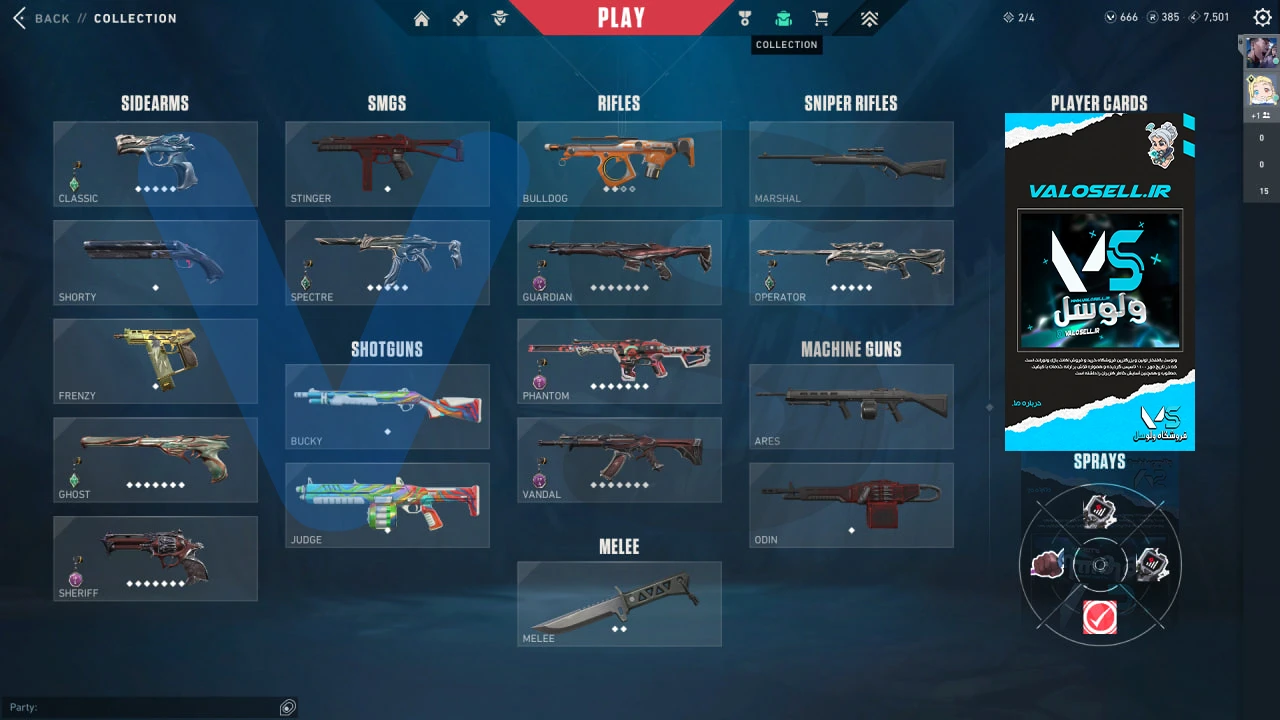Choose the Spectre SMG slot
This screenshot has height=720, width=1280.
coord(387,262)
